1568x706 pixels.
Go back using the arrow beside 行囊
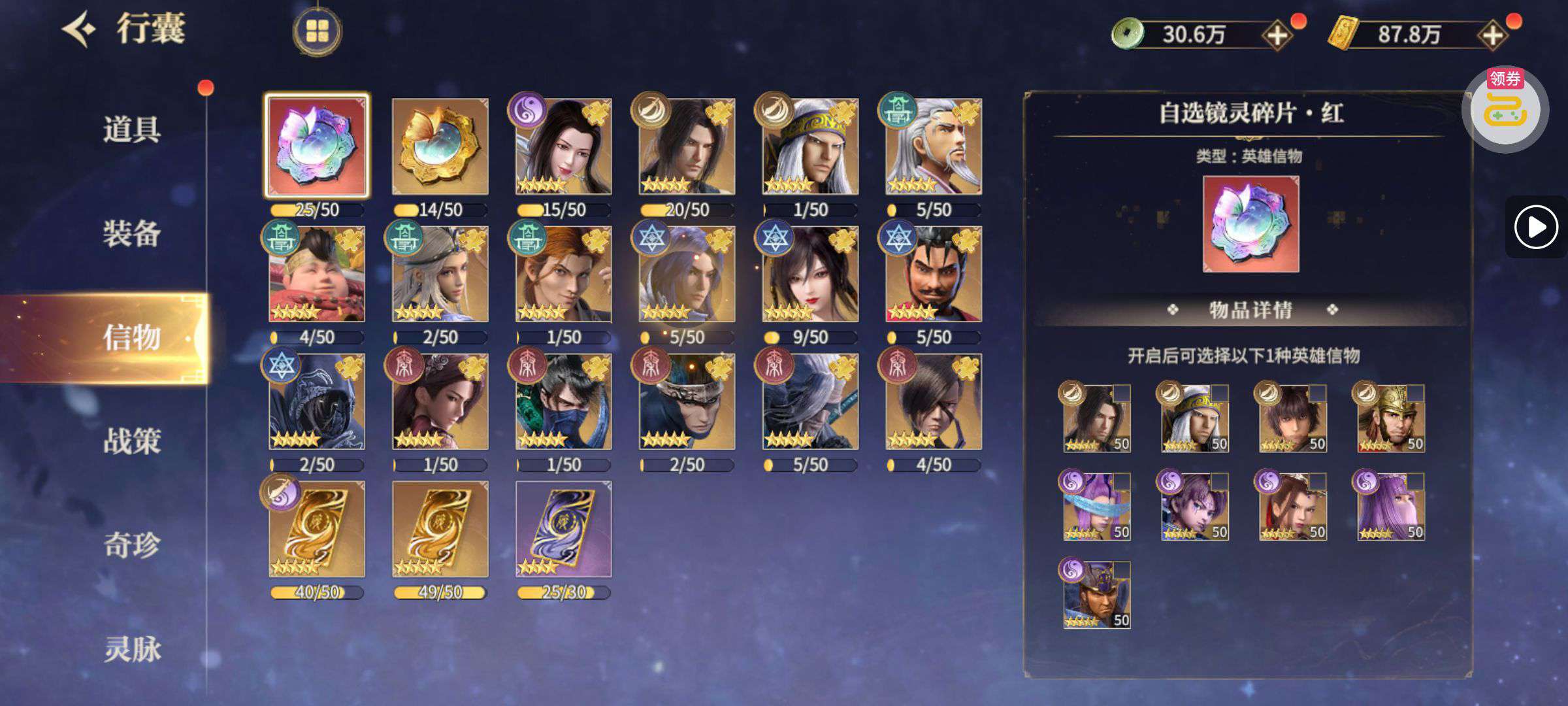pos(80,29)
